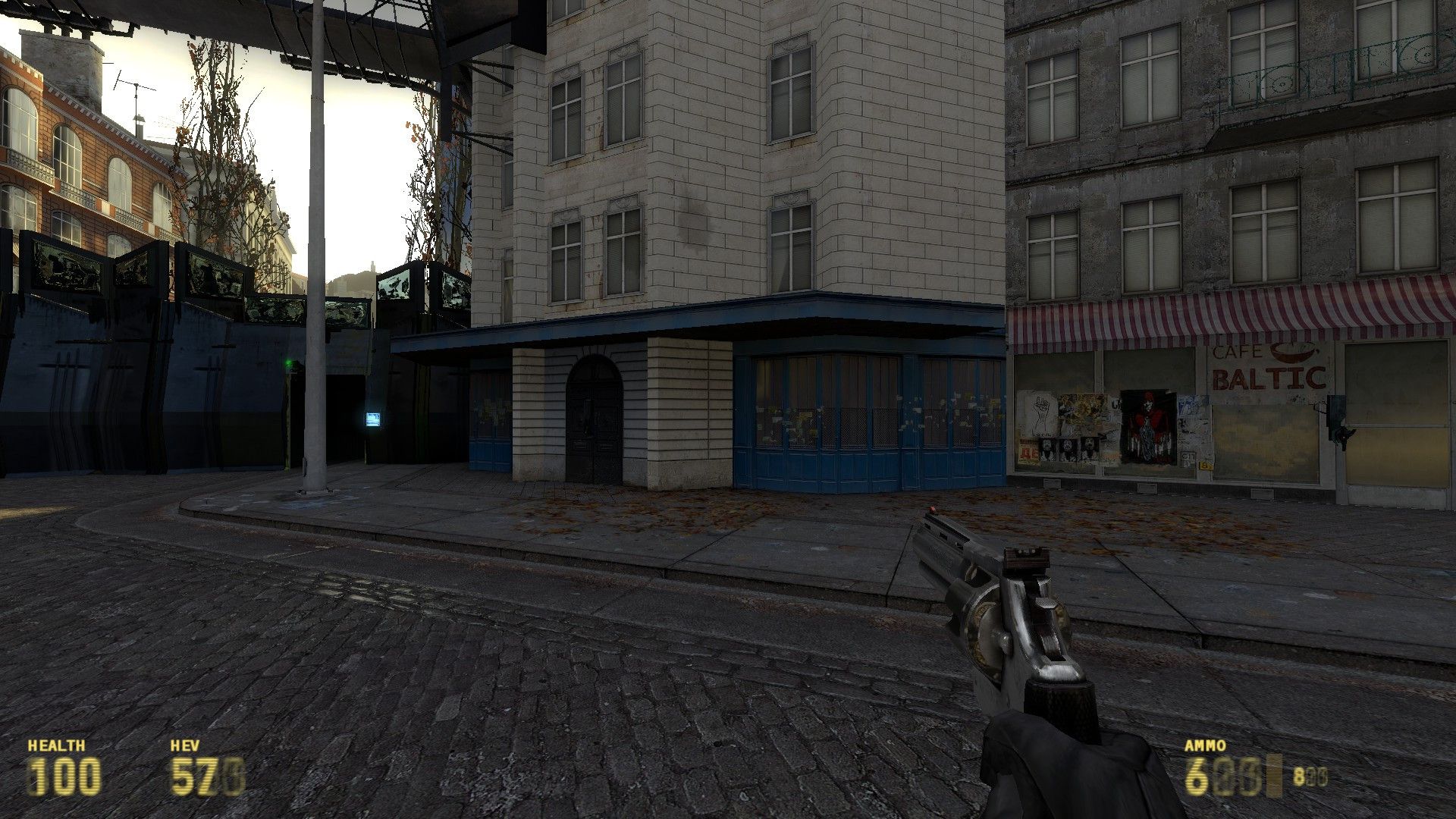The image size is (1456, 819).
Task: Click the three-faces wanted poster row
Action: click(x=1068, y=448)
